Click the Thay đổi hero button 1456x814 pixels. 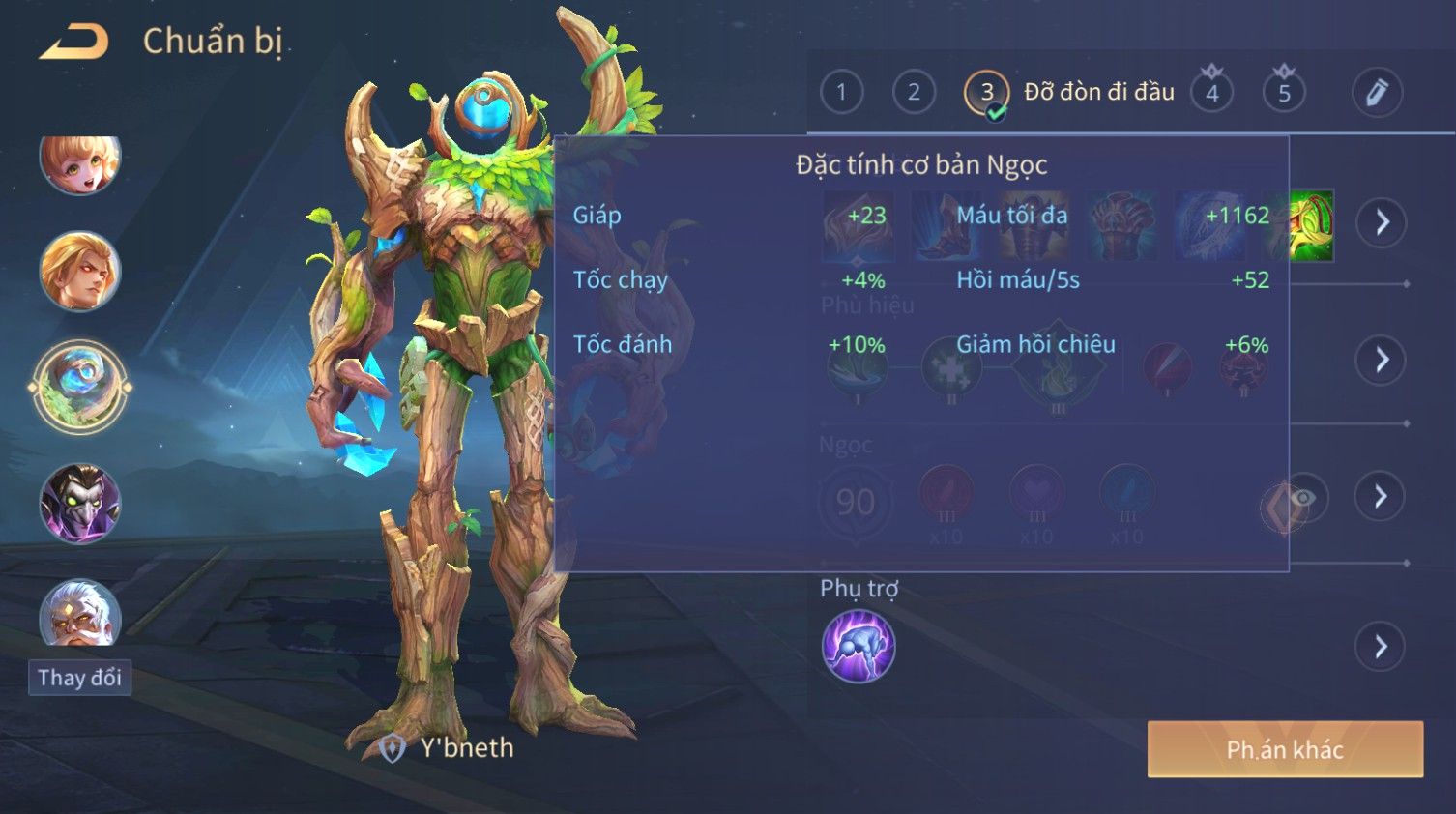tap(79, 678)
